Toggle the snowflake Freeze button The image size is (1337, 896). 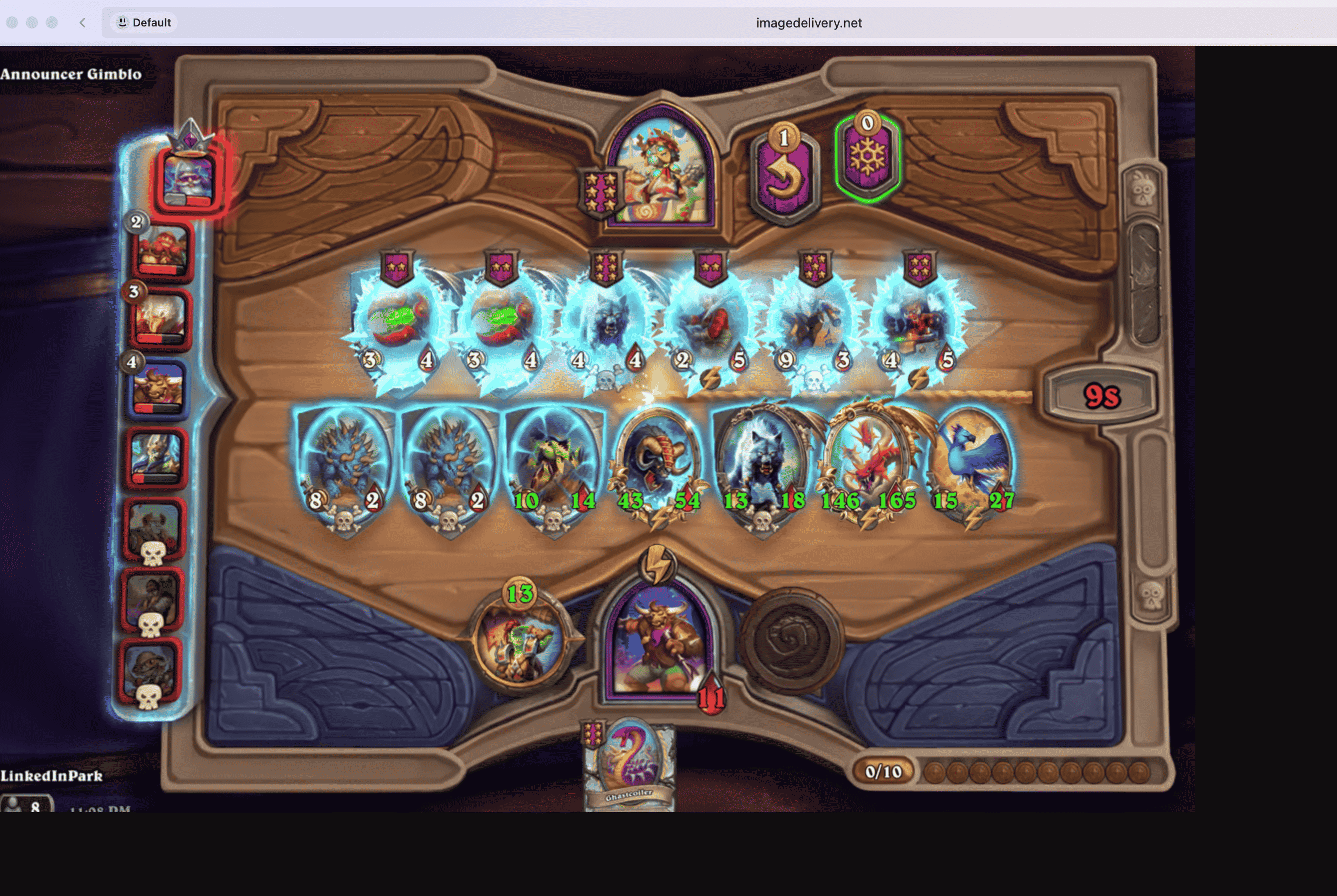[867, 158]
